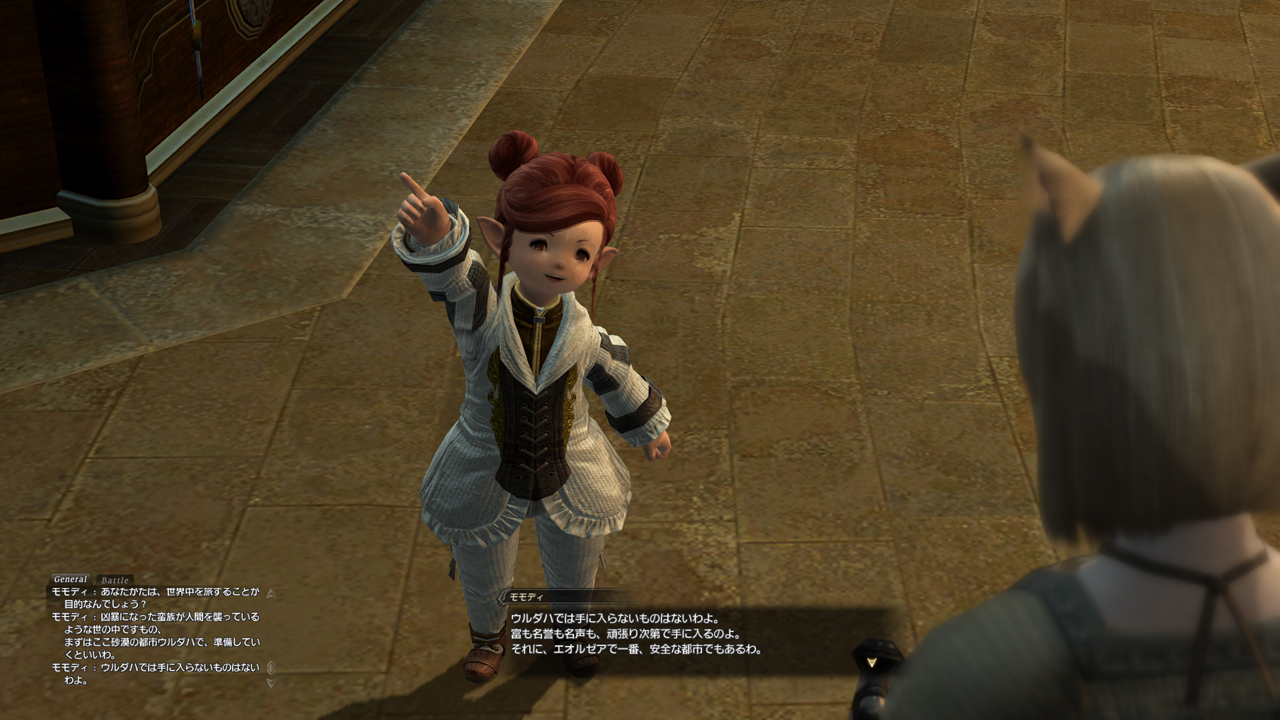Click the gold continue arrow to advance dialogue
This screenshot has height=720, width=1280.
[870, 662]
